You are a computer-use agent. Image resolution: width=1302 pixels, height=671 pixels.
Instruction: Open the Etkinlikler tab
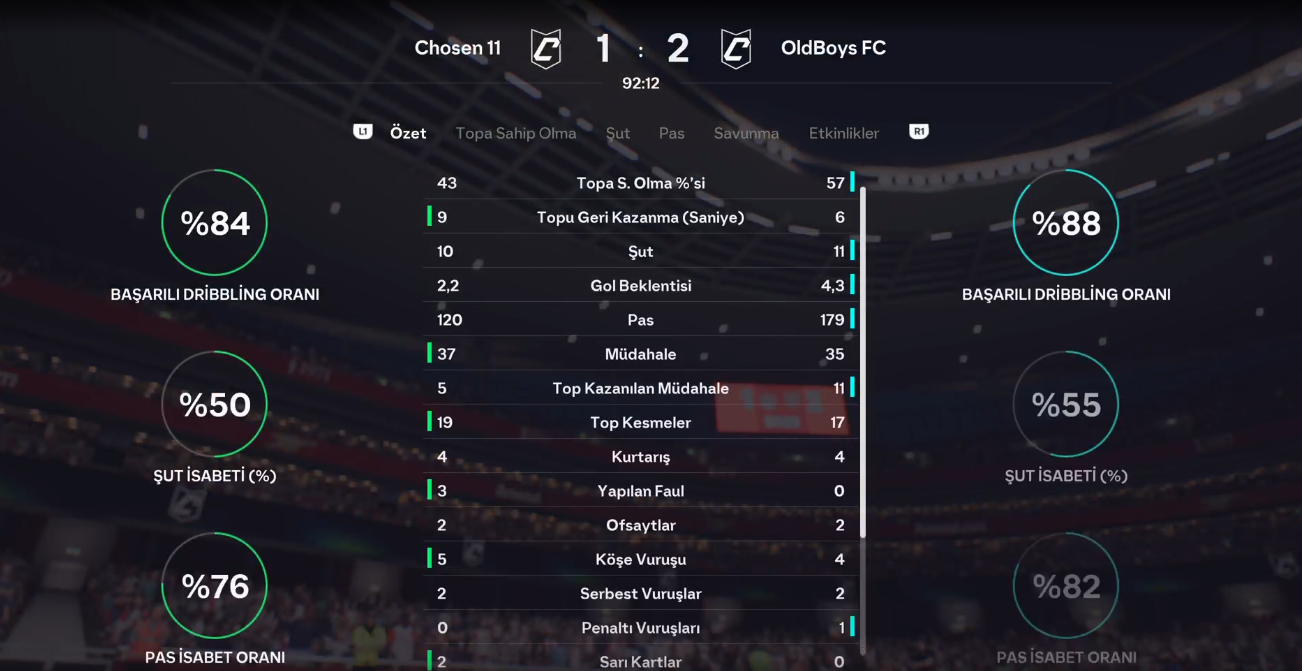tap(844, 133)
